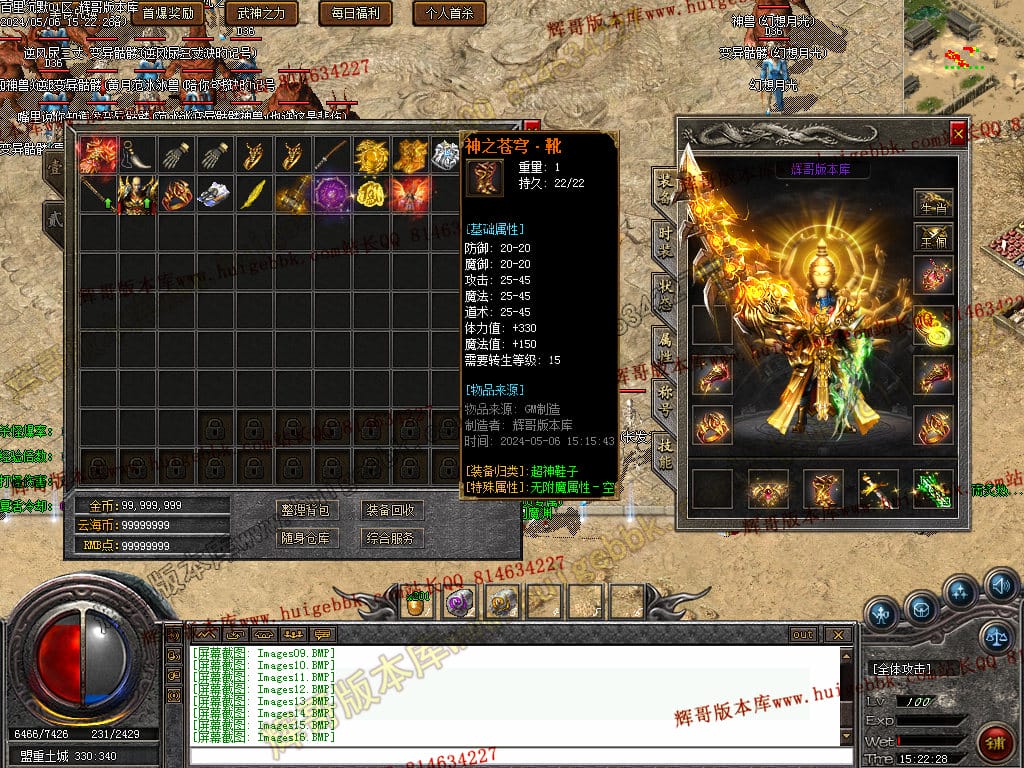Screen dimensions: 1024x768
Task: Switch to the 称号 title tab
Action: tap(664, 398)
